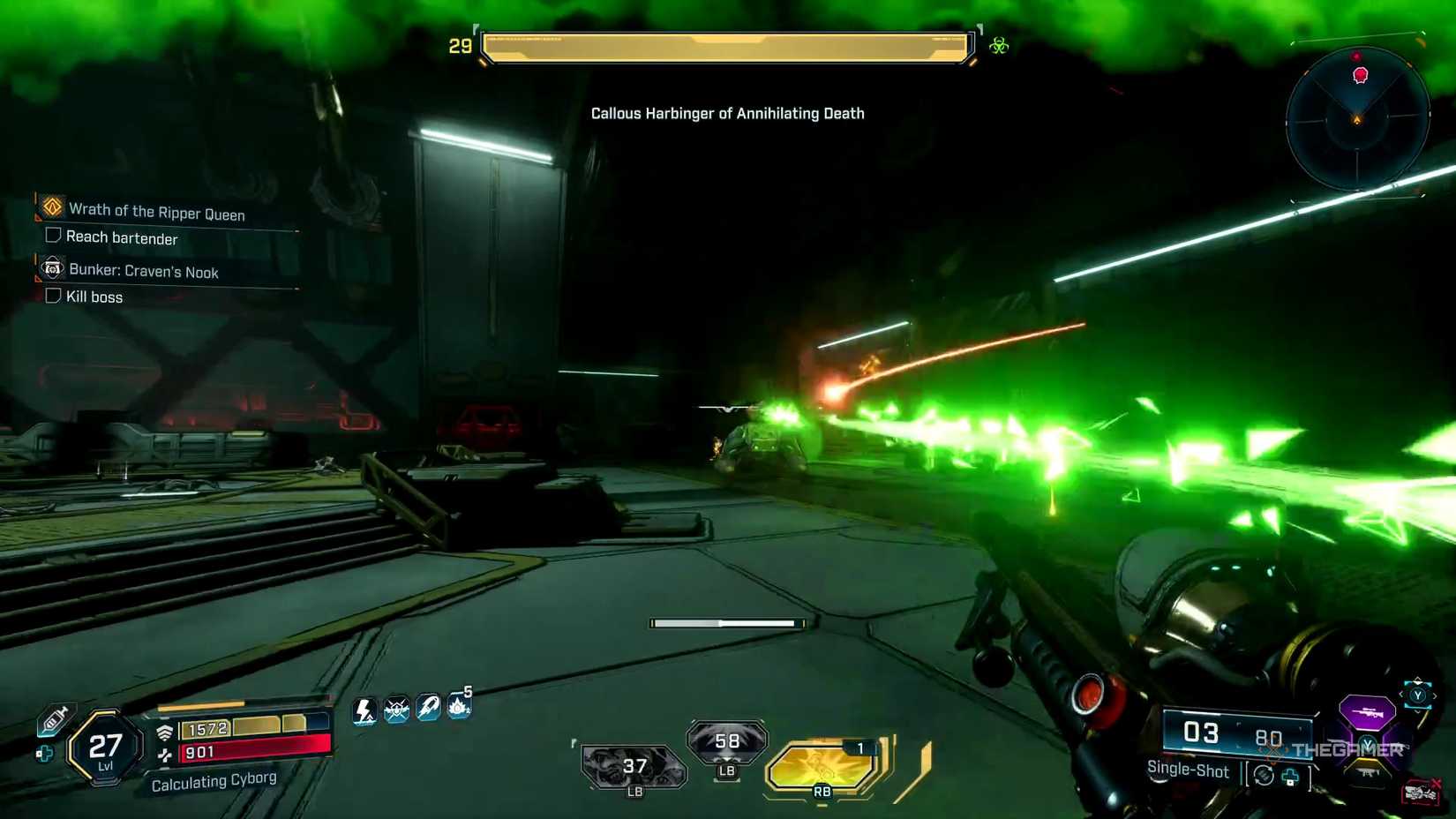1456x819 pixels.
Task: Open the circular minimap
Action: (x=1357, y=118)
